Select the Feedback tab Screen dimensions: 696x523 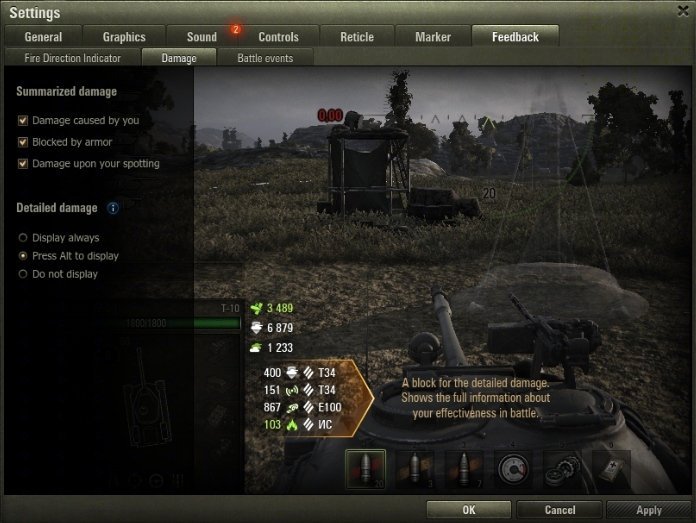pos(515,37)
